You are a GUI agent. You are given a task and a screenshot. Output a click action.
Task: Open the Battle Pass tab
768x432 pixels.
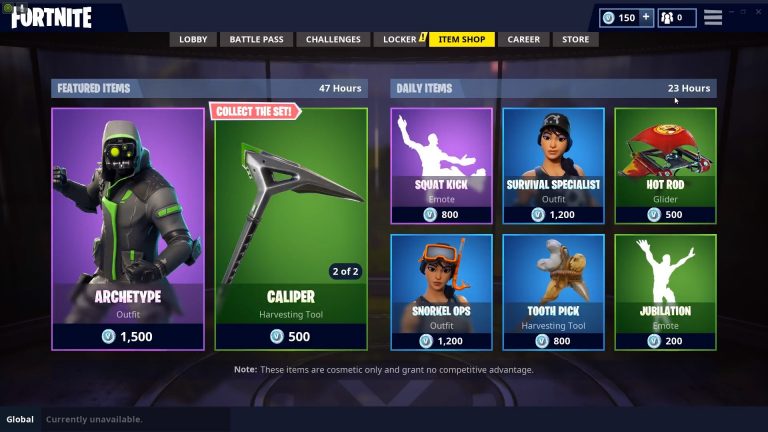257,40
